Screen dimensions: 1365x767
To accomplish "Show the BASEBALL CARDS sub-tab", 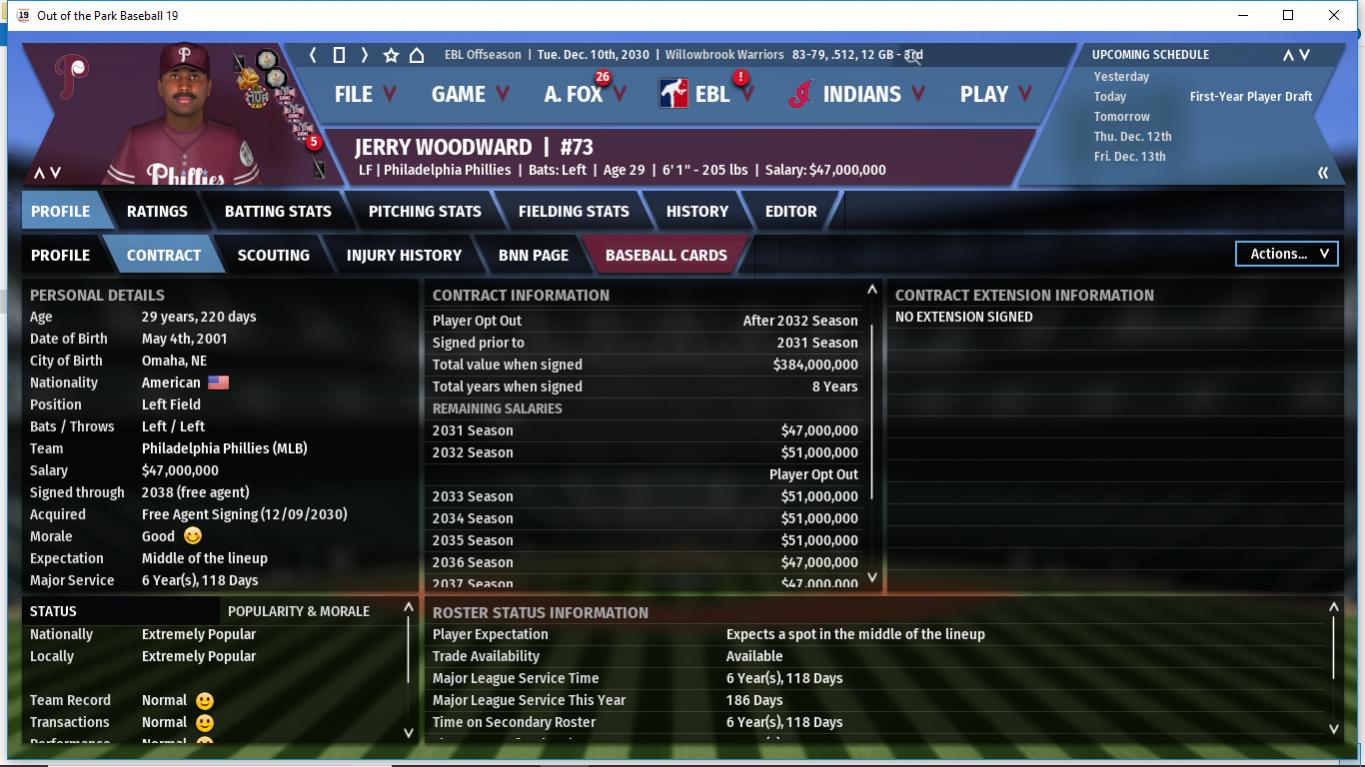I will pyautogui.click(x=666, y=255).
